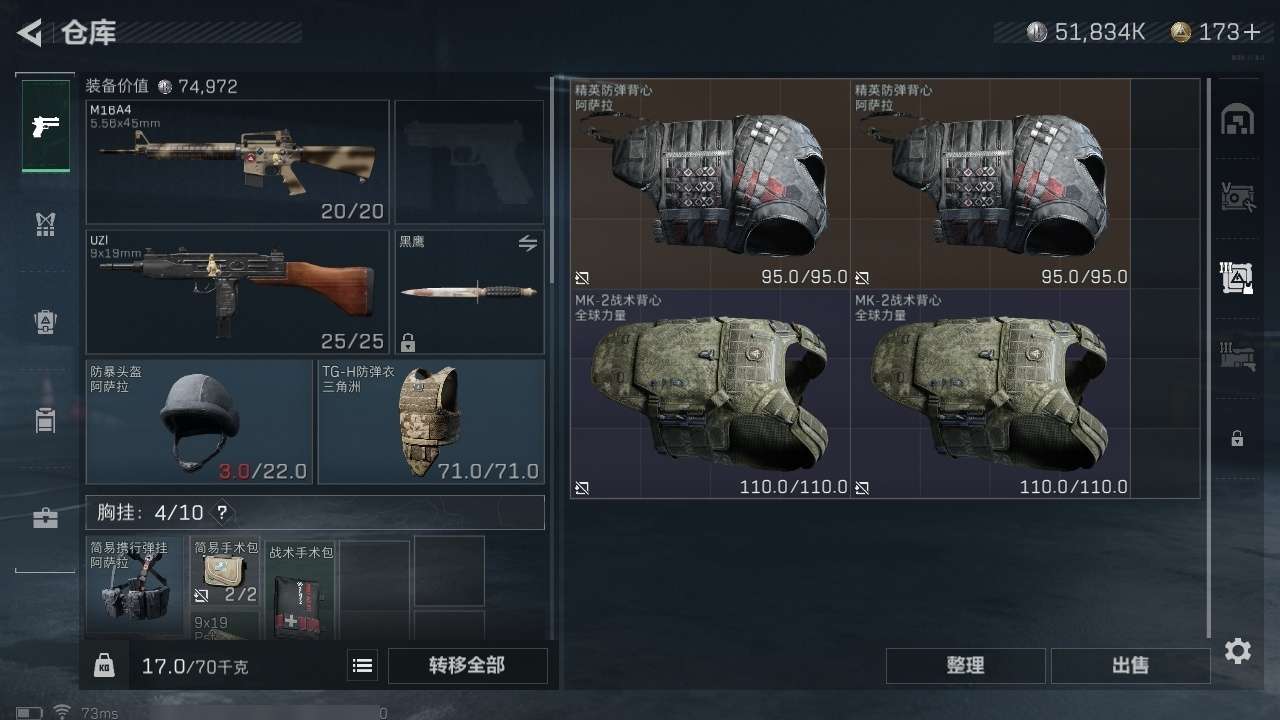Select the TG-H防弹衣 armor slot
Viewport: 1280px width, 720px height.
[x=431, y=422]
